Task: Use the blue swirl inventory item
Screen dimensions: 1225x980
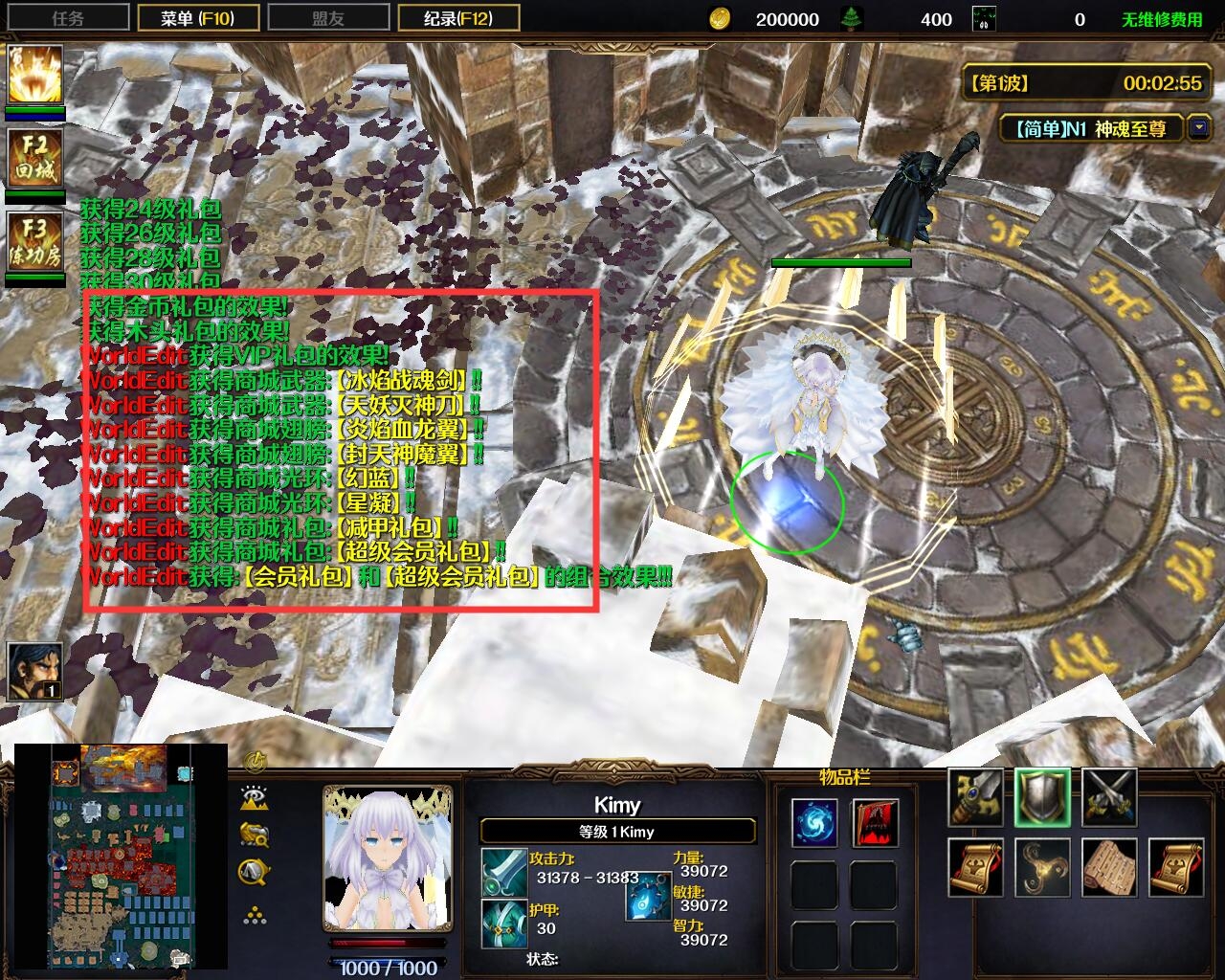Action: (x=814, y=823)
